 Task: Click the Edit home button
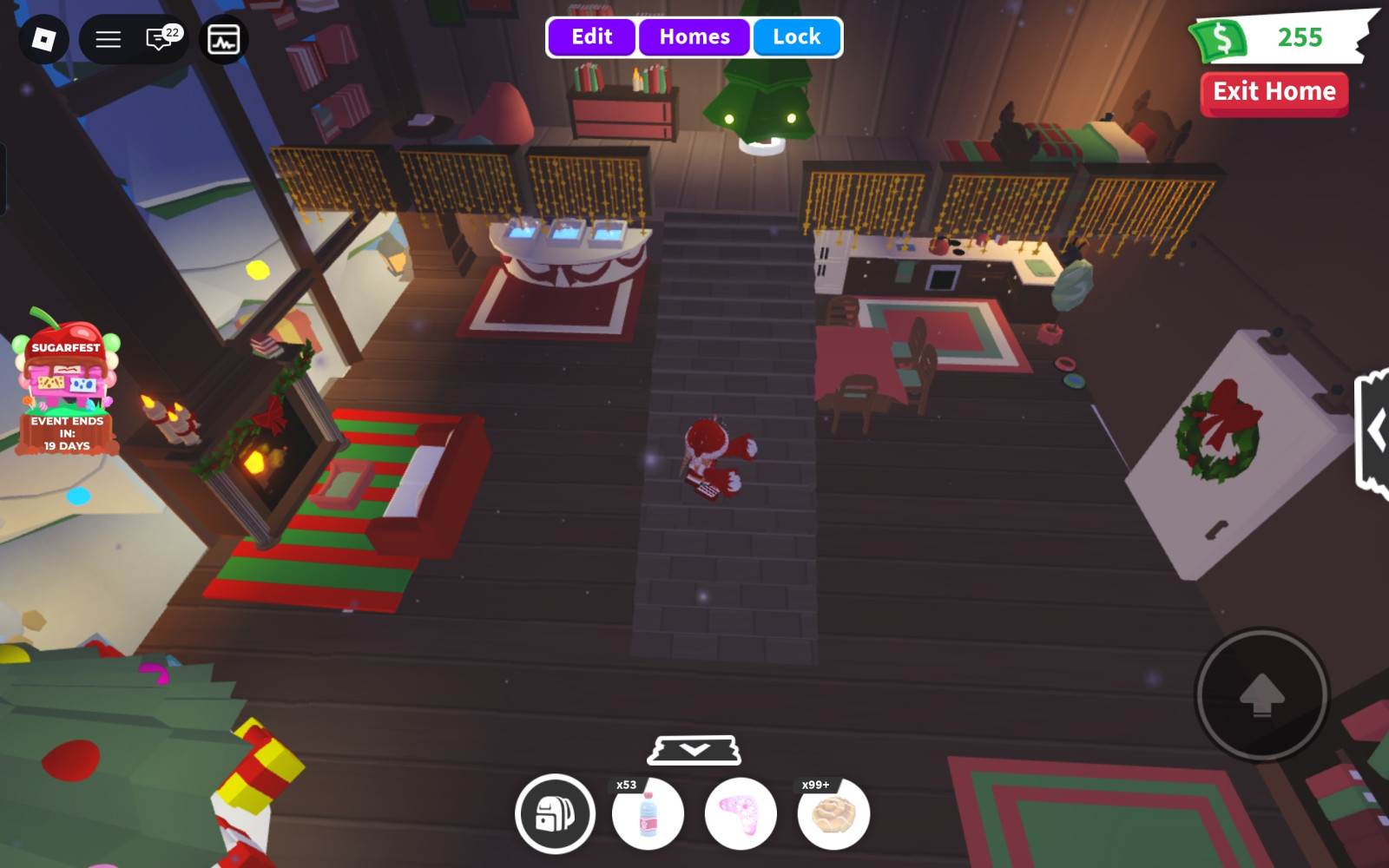591,37
